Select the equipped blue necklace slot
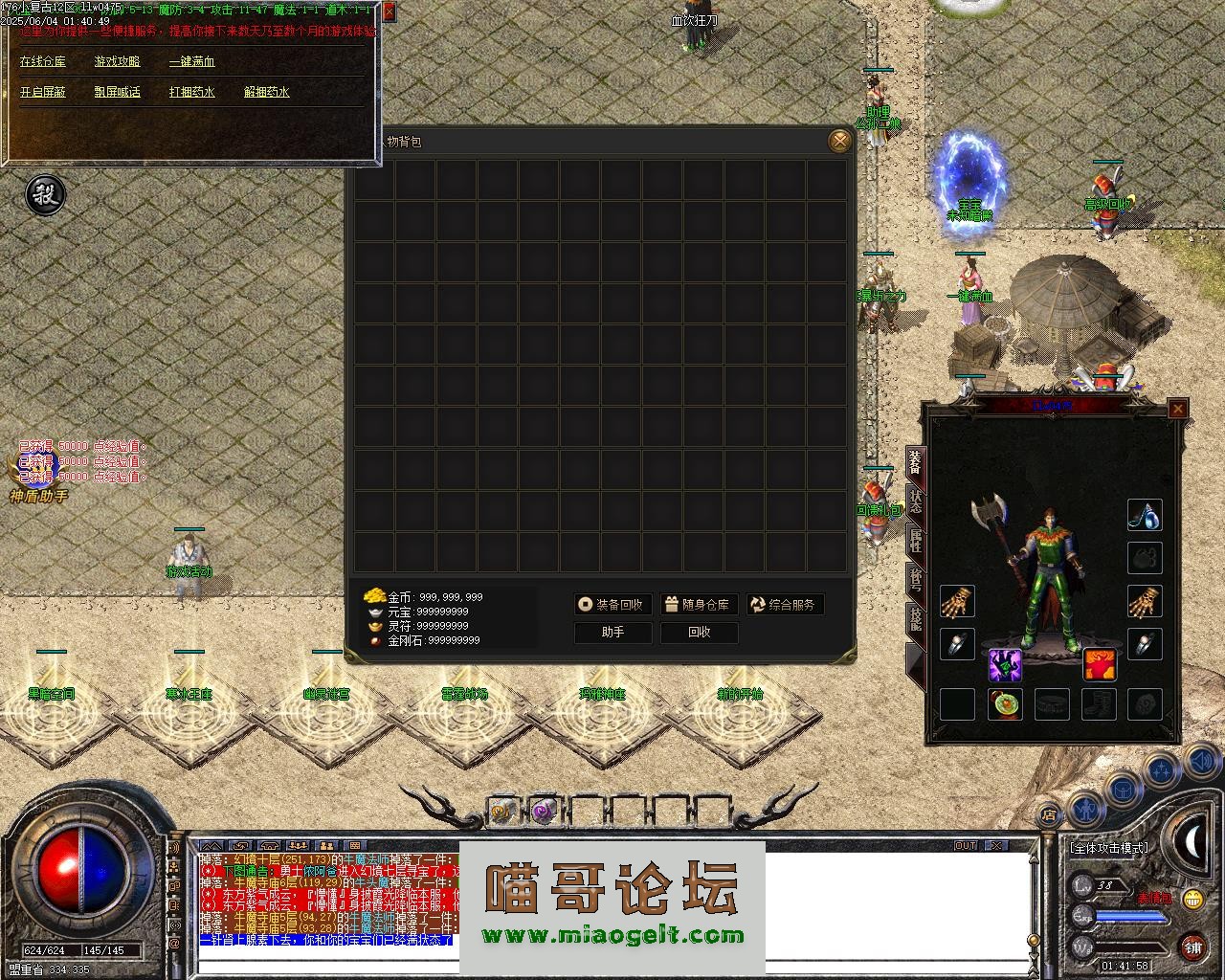 click(1145, 515)
